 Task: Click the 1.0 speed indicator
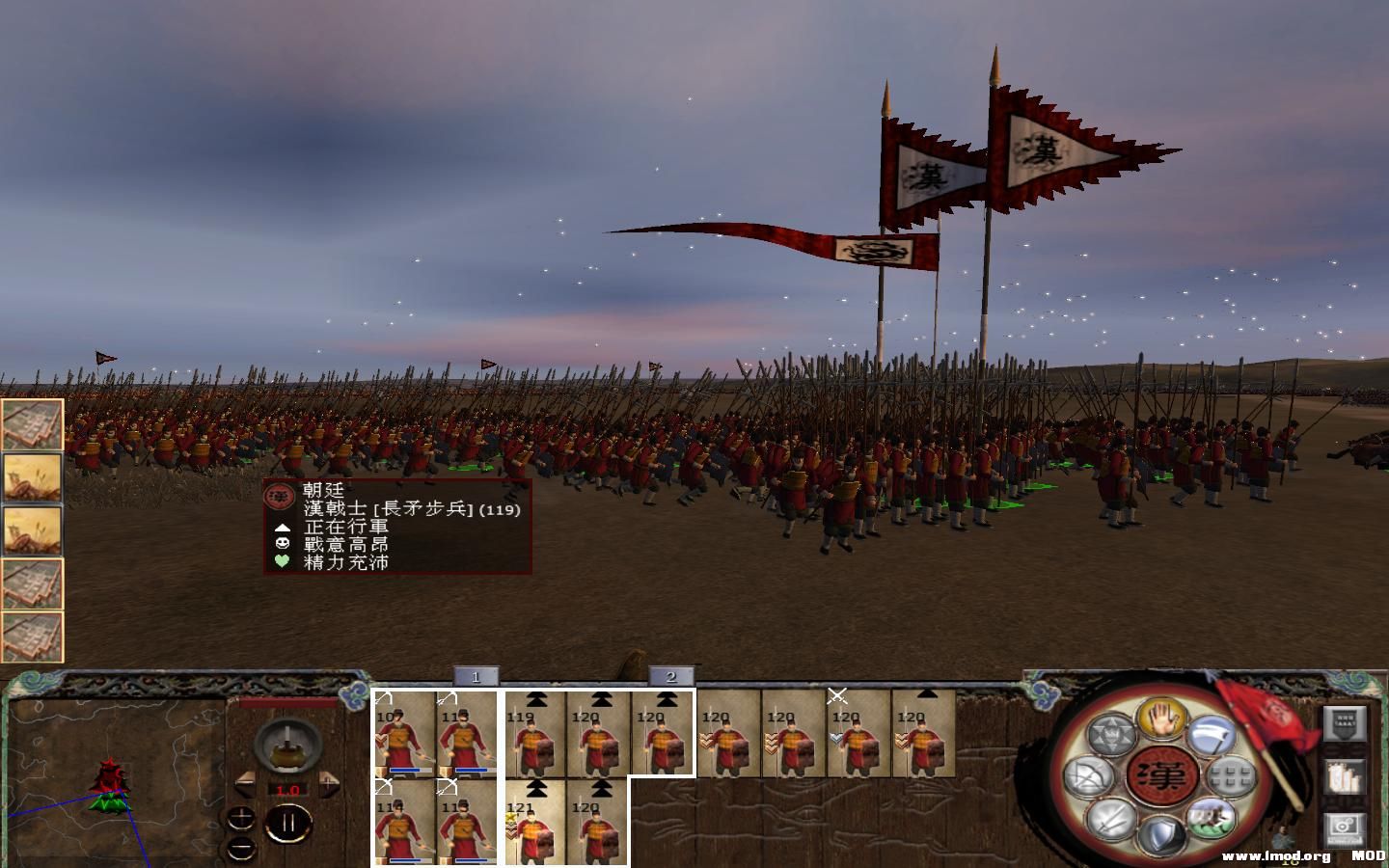(287, 789)
